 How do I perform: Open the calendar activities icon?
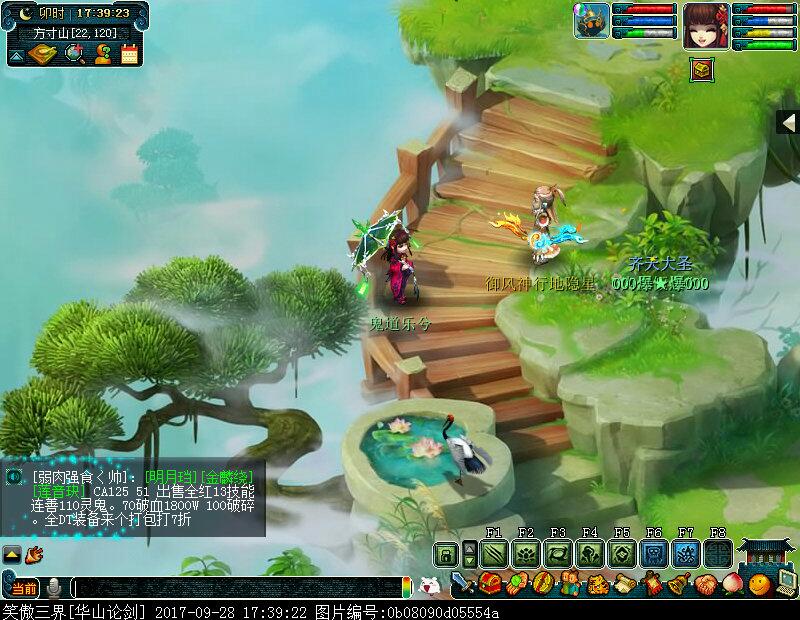click(129, 54)
